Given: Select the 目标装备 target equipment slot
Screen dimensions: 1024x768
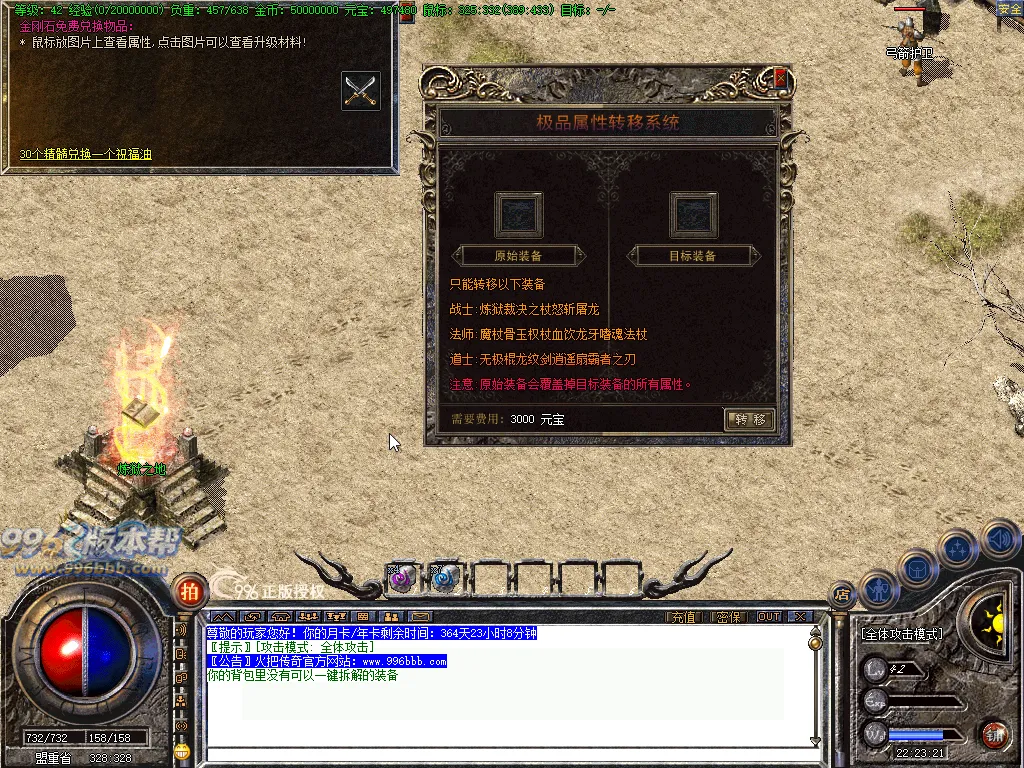Looking at the screenshot, I should coord(692,213).
